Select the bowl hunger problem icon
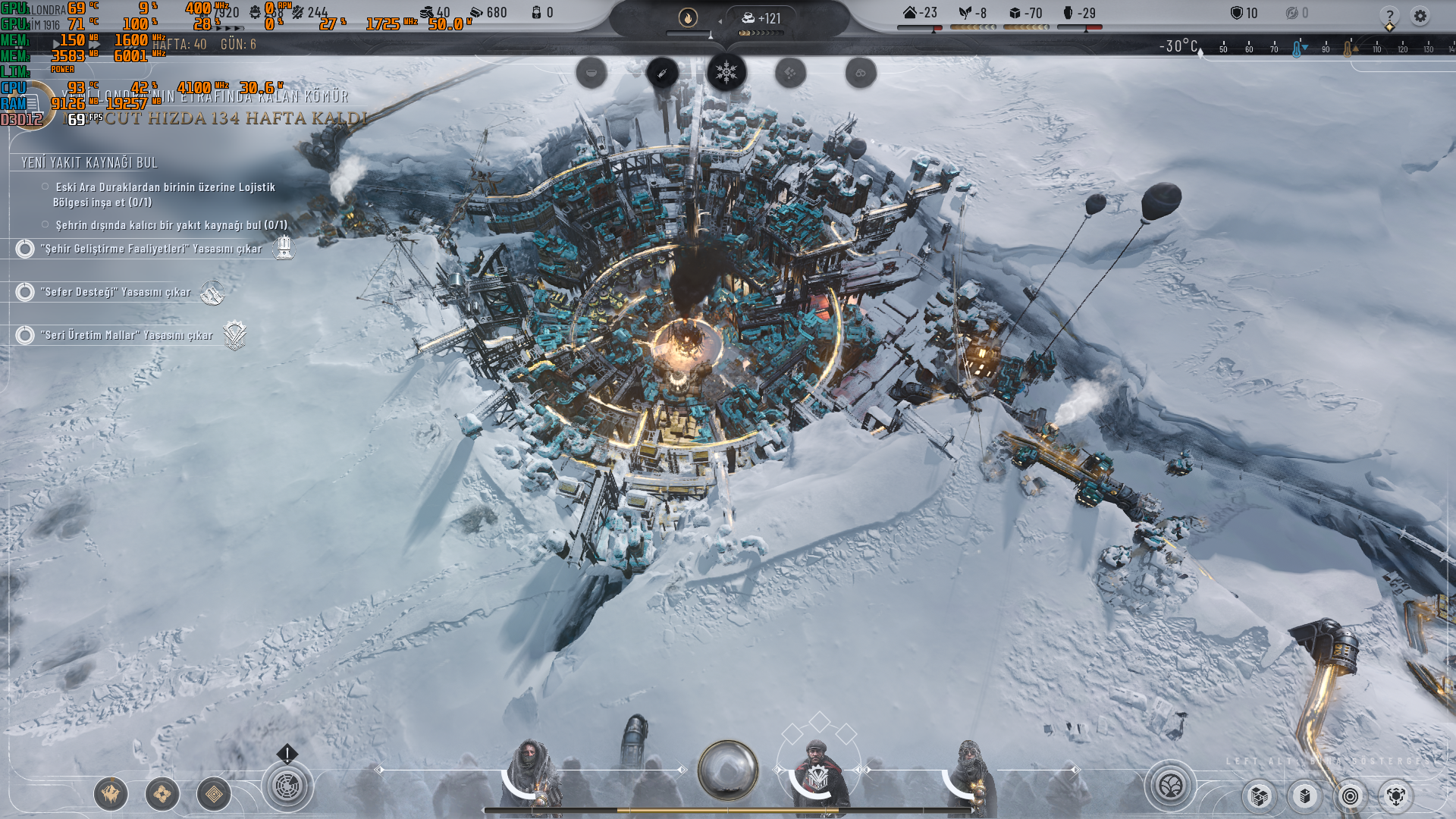 [x=591, y=73]
